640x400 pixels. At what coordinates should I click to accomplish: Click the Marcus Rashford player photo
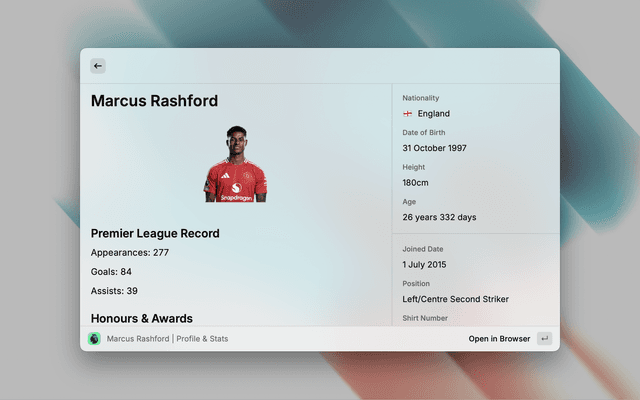235,165
